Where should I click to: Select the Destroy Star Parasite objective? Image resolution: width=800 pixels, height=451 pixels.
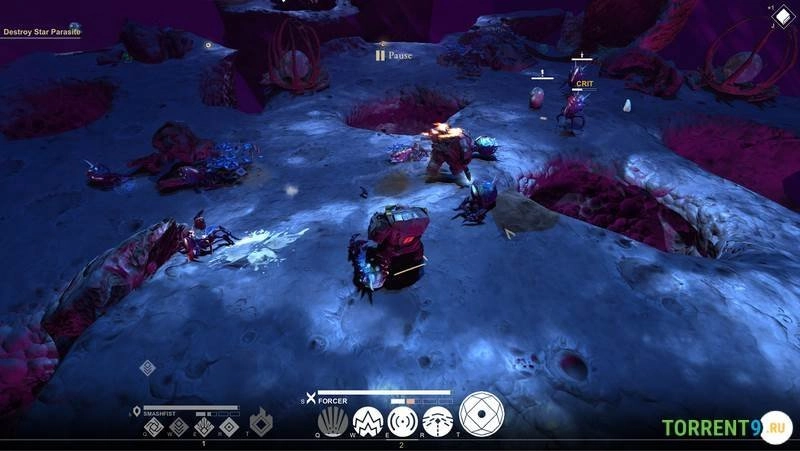click(x=40, y=32)
